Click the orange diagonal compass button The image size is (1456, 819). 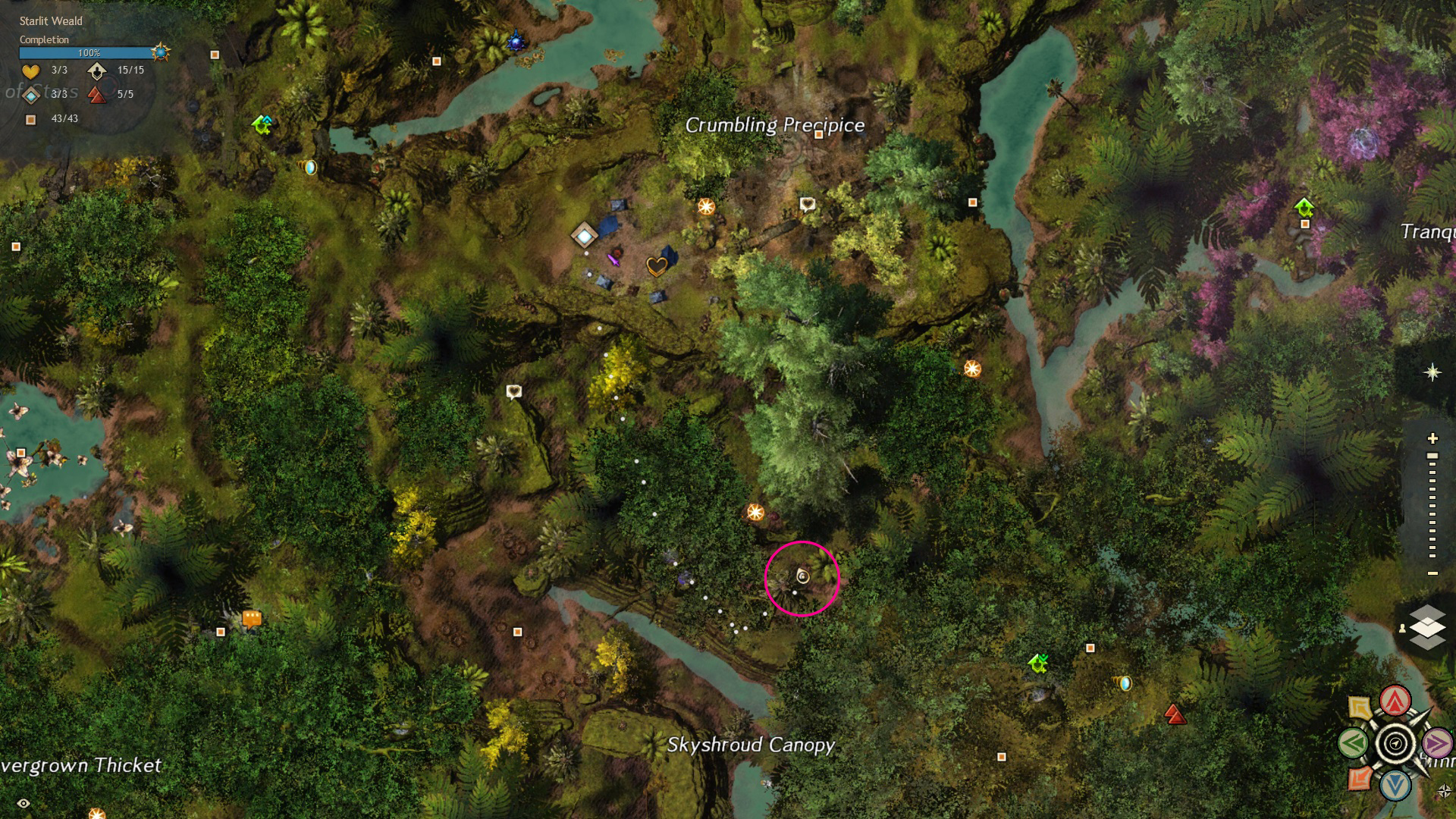coord(1360,778)
